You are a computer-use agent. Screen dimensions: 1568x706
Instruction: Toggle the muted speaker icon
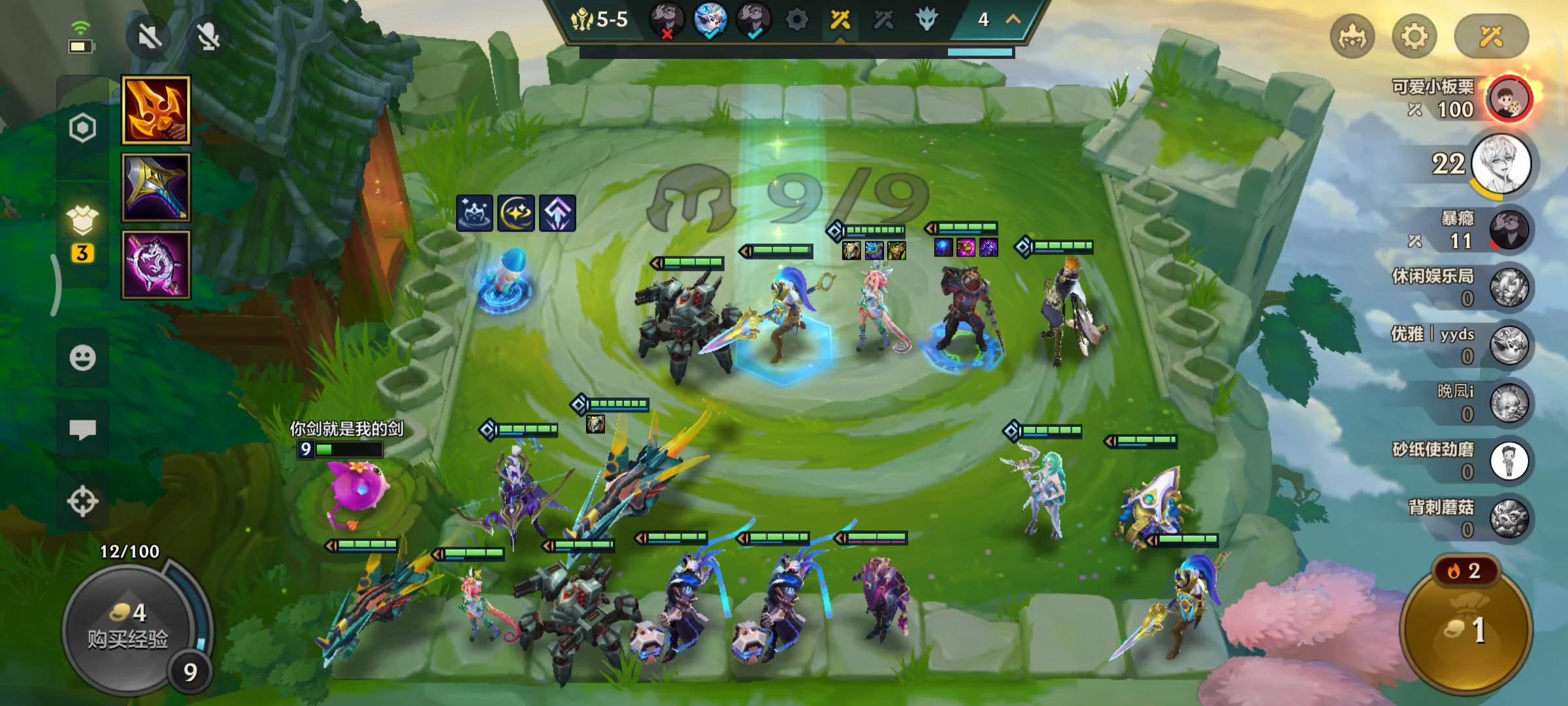[x=150, y=37]
